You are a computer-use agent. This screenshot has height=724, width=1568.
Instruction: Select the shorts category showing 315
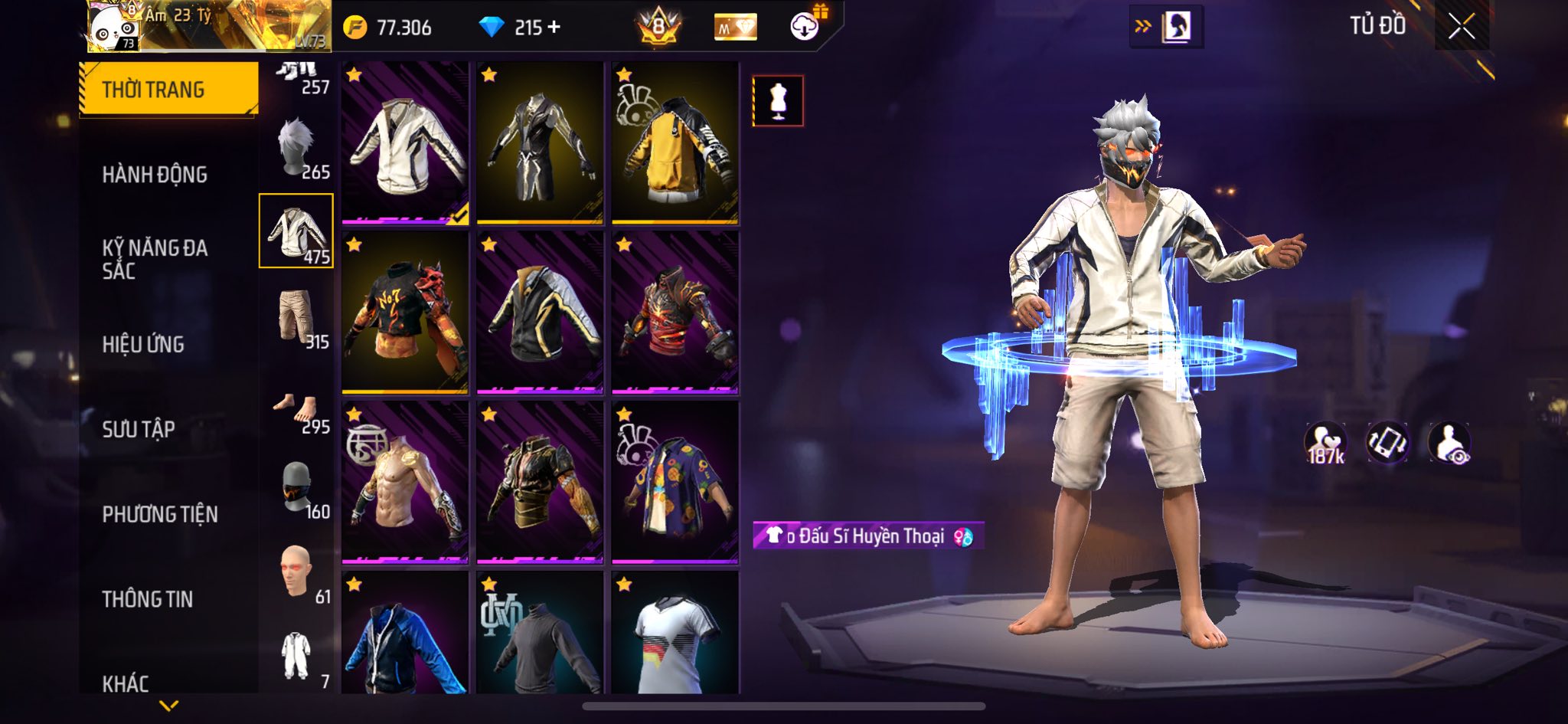pos(296,316)
